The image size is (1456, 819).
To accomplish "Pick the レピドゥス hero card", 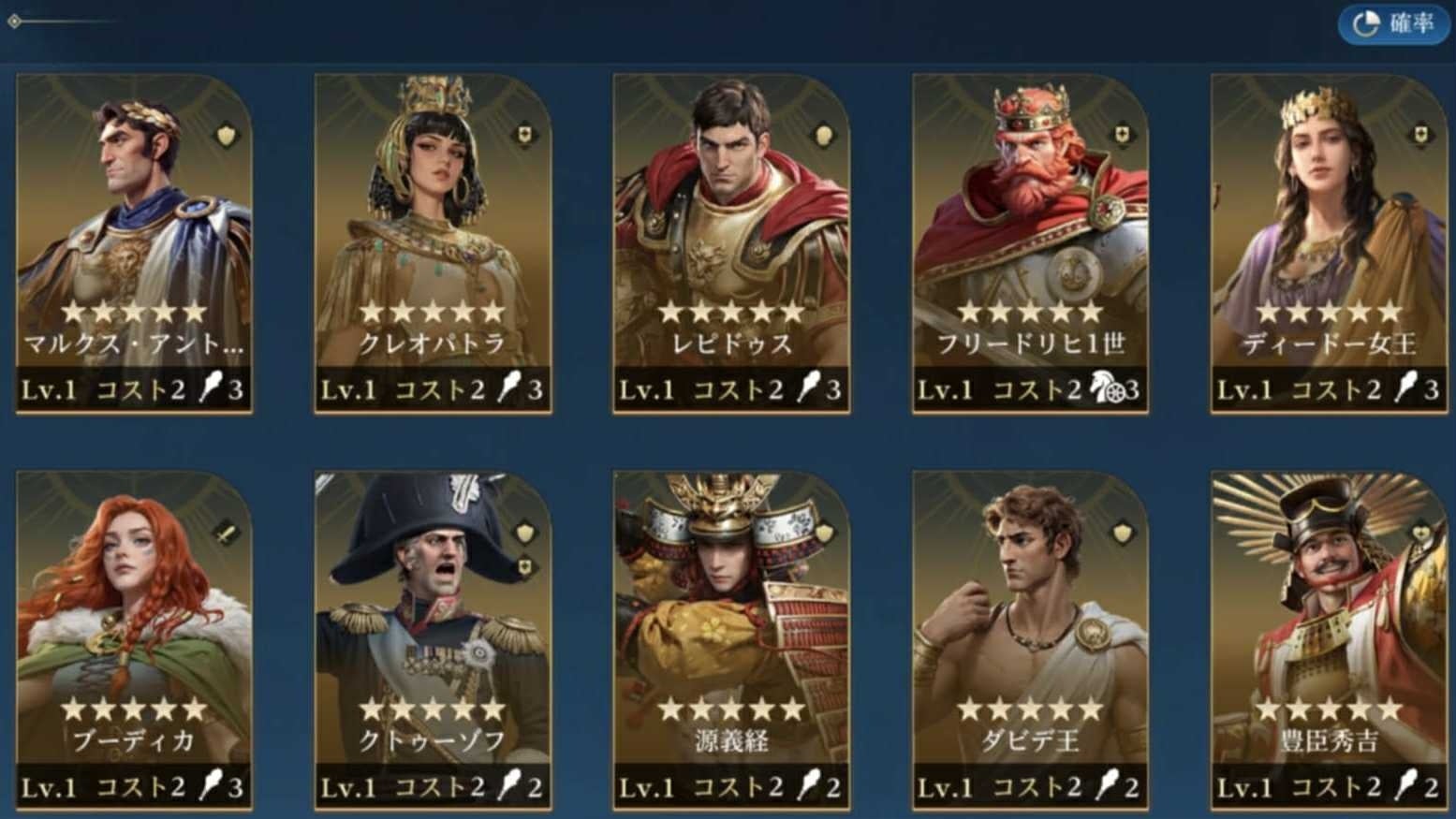I will (731, 243).
